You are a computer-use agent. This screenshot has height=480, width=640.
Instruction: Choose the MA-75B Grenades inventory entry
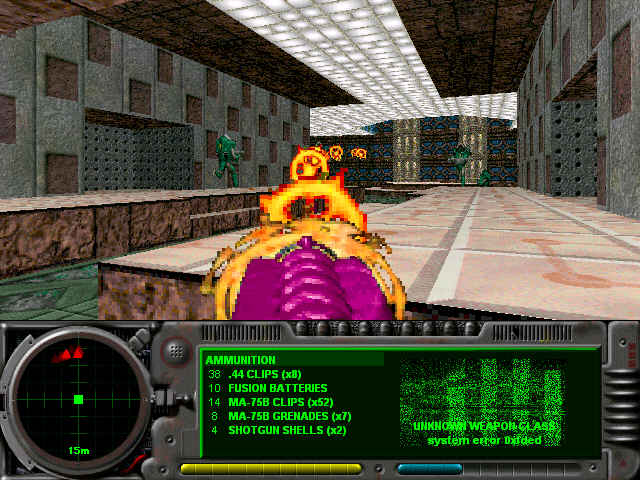284,417
